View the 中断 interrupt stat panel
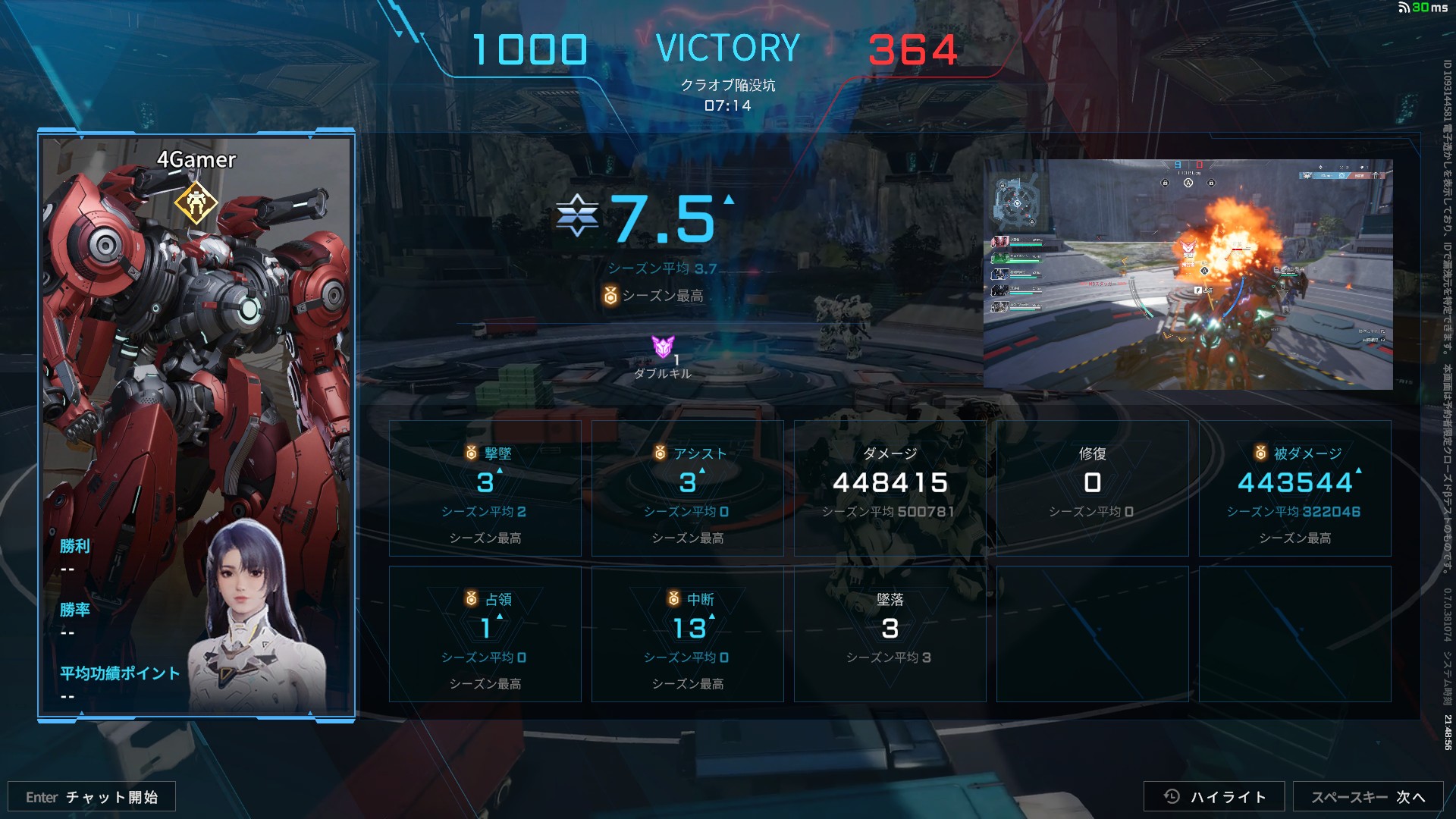Screen dimensions: 1456x819 [687, 634]
